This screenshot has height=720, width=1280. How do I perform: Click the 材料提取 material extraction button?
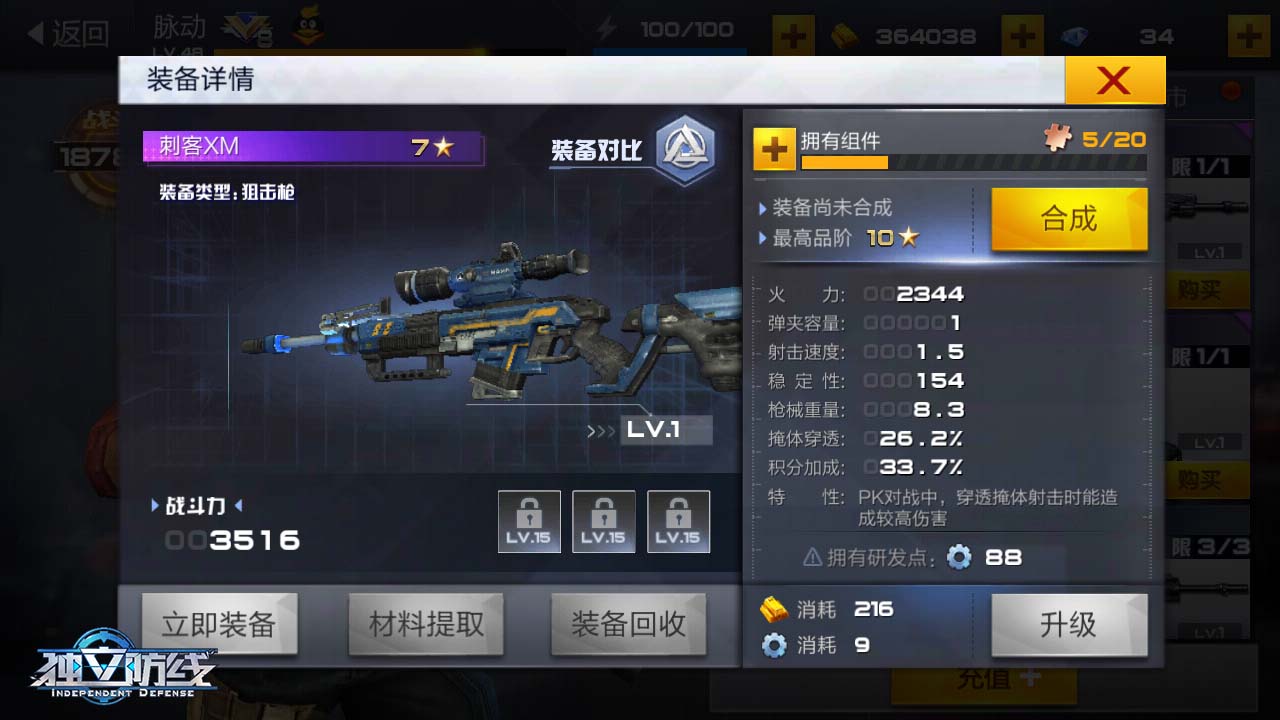pos(426,624)
